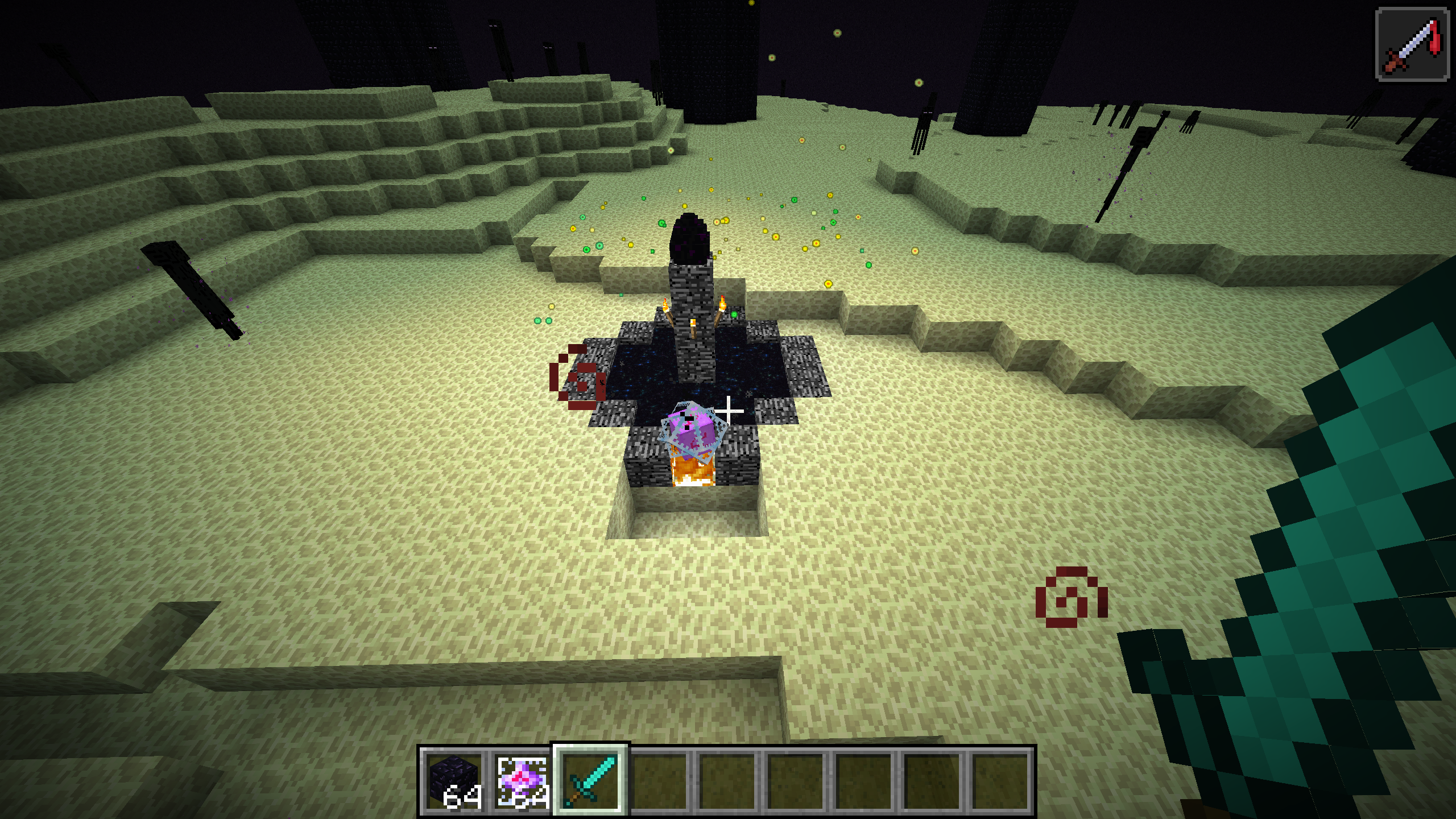Select the diamond sword hotbar slot
The width and height of the screenshot is (1456, 819).
tap(590, 780)
